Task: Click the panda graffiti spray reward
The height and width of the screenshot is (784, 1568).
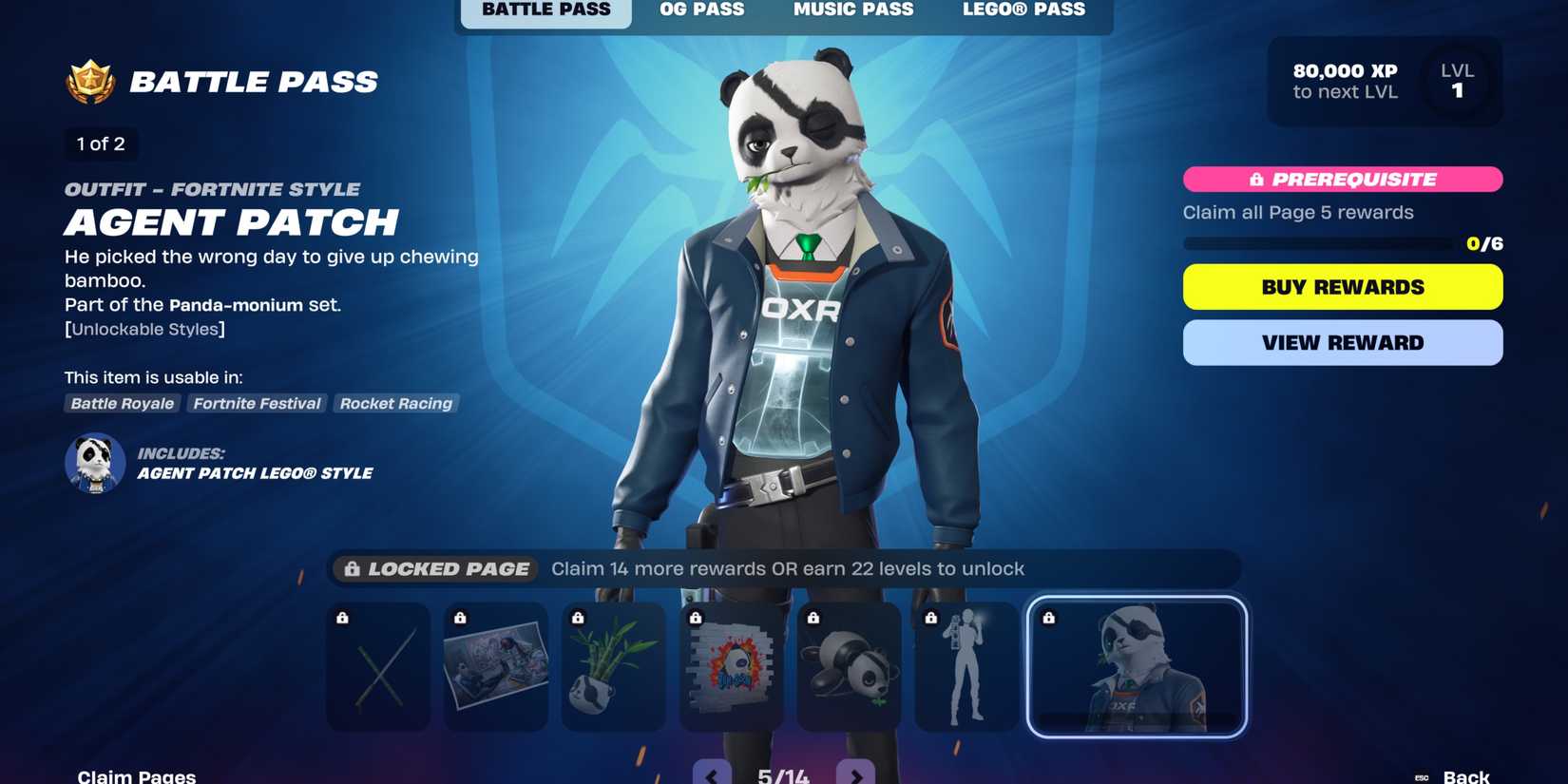Action: click(730, 666)
